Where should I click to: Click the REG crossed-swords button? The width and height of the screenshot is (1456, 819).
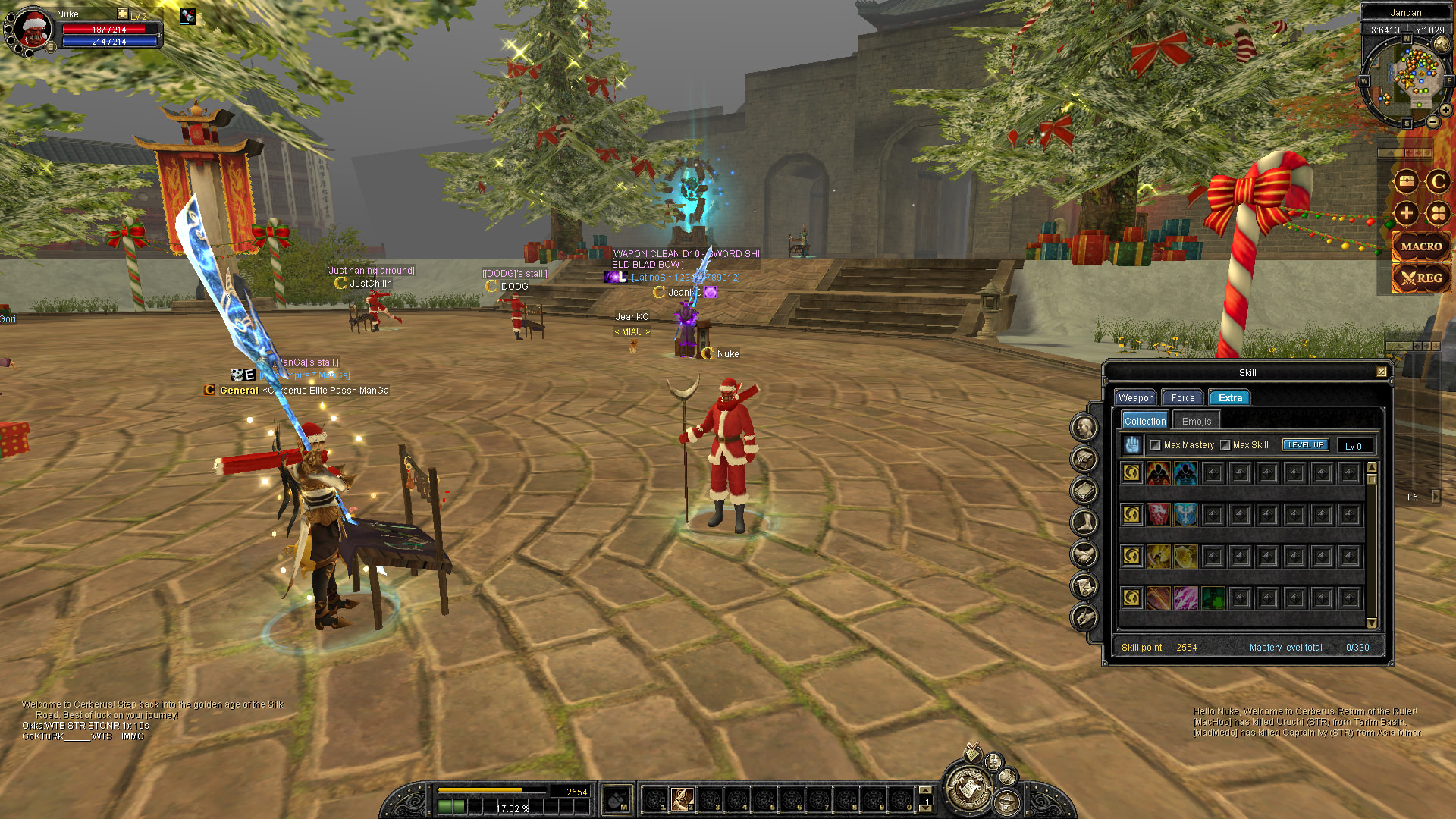(1421, 278)
